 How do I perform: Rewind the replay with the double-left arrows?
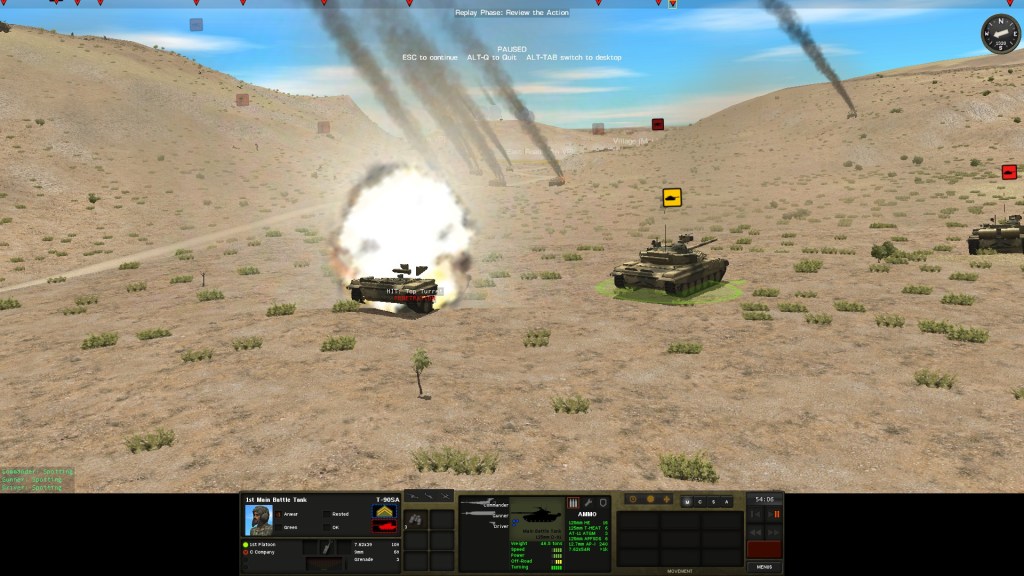pyautogui.click(x=755, y=531)
